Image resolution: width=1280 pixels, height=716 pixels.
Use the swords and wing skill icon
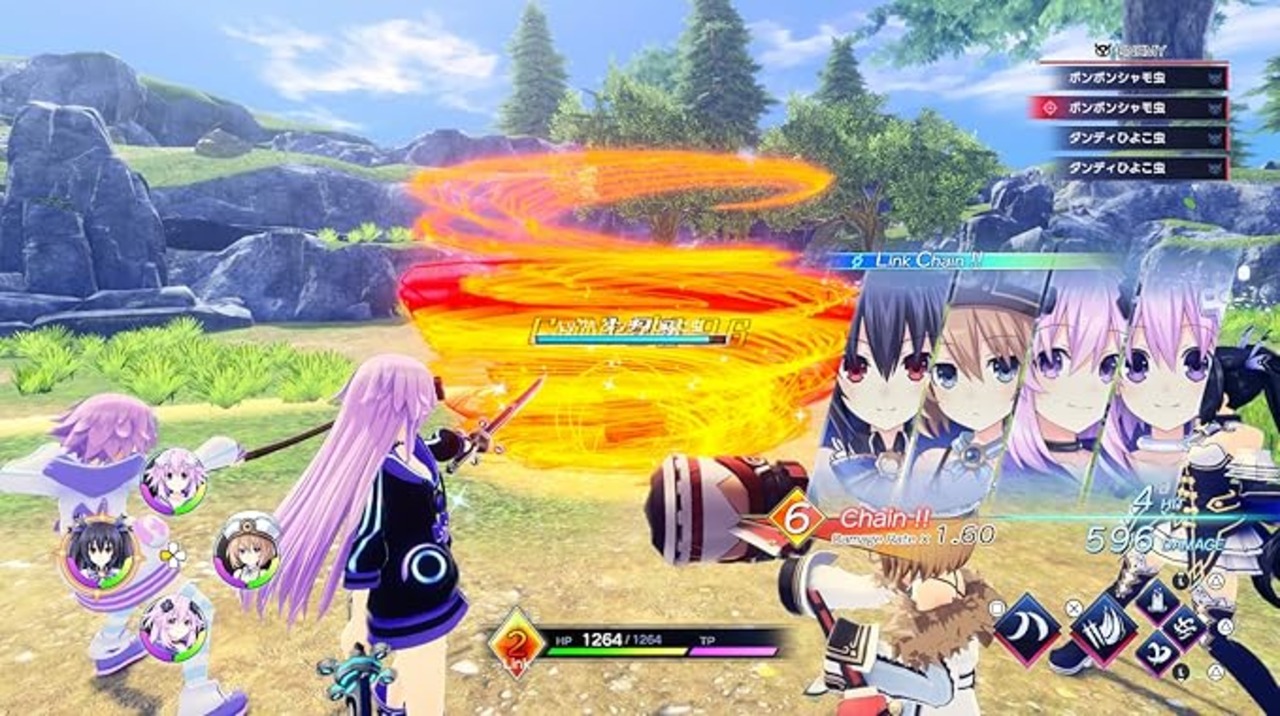(x=1103, y=629)
